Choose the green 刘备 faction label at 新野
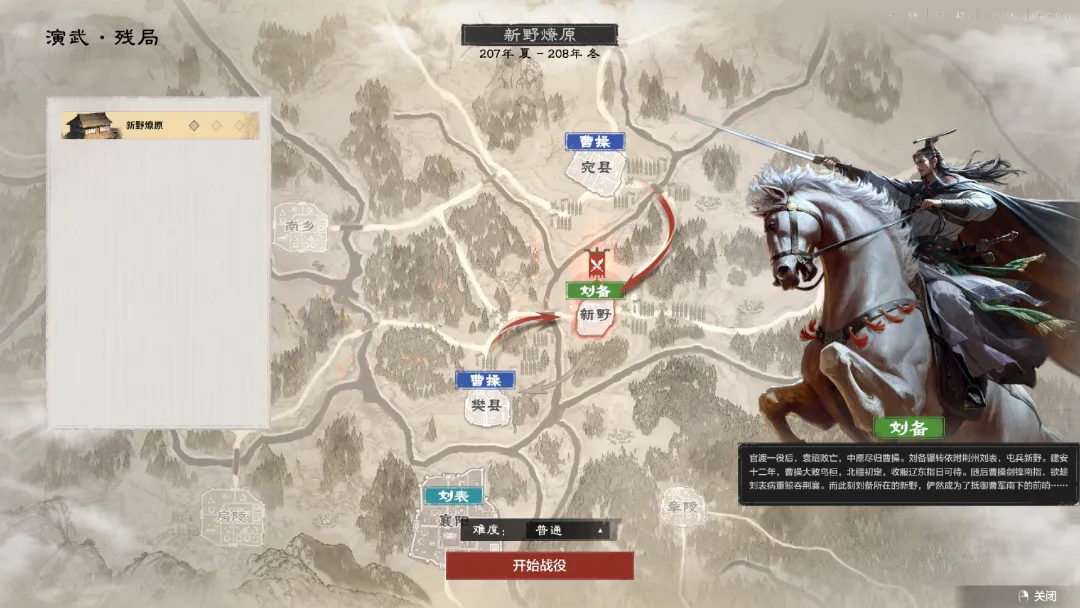 coord(595,290)
